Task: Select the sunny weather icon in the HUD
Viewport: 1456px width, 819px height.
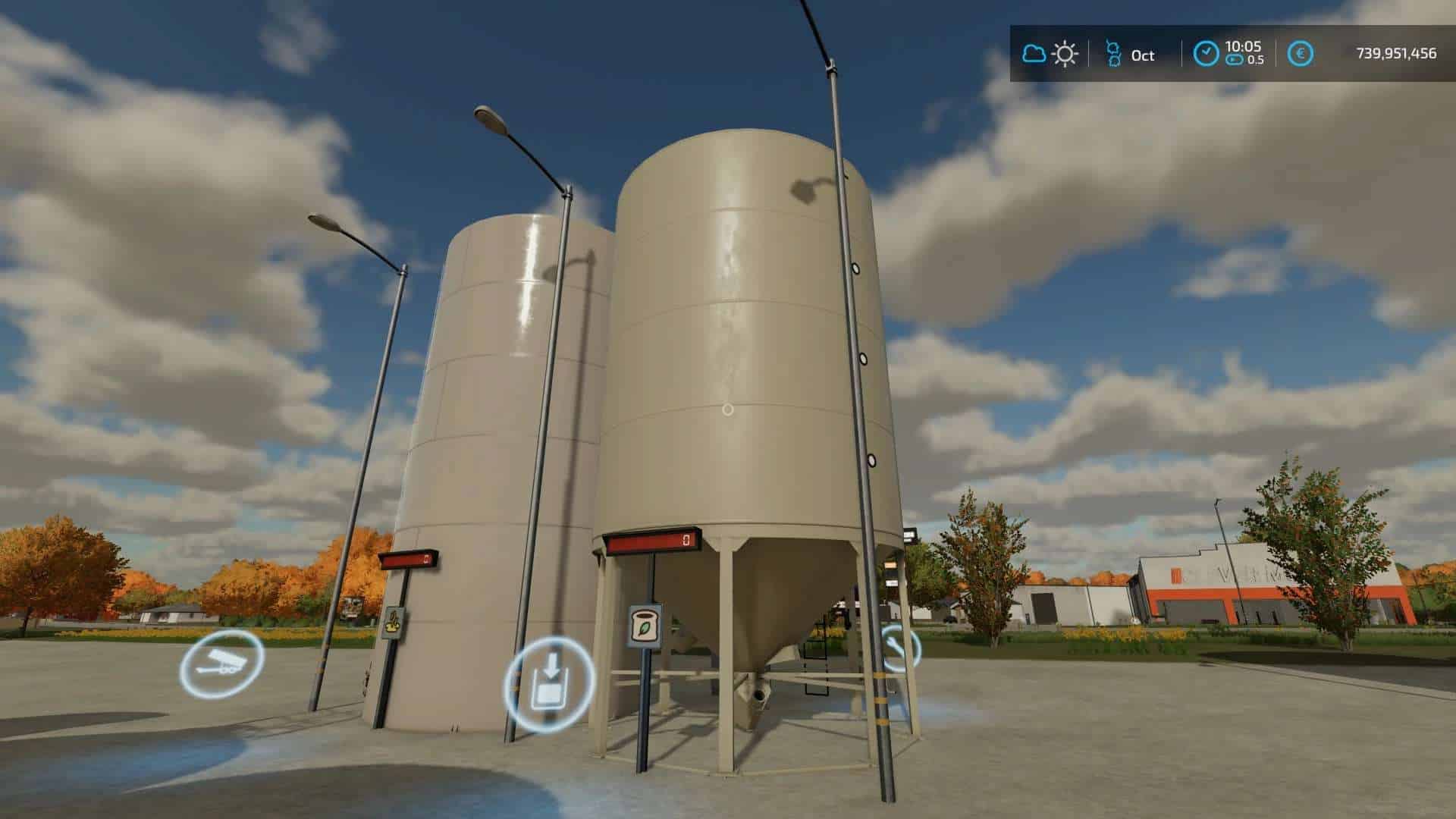Action: point(1065,53)
